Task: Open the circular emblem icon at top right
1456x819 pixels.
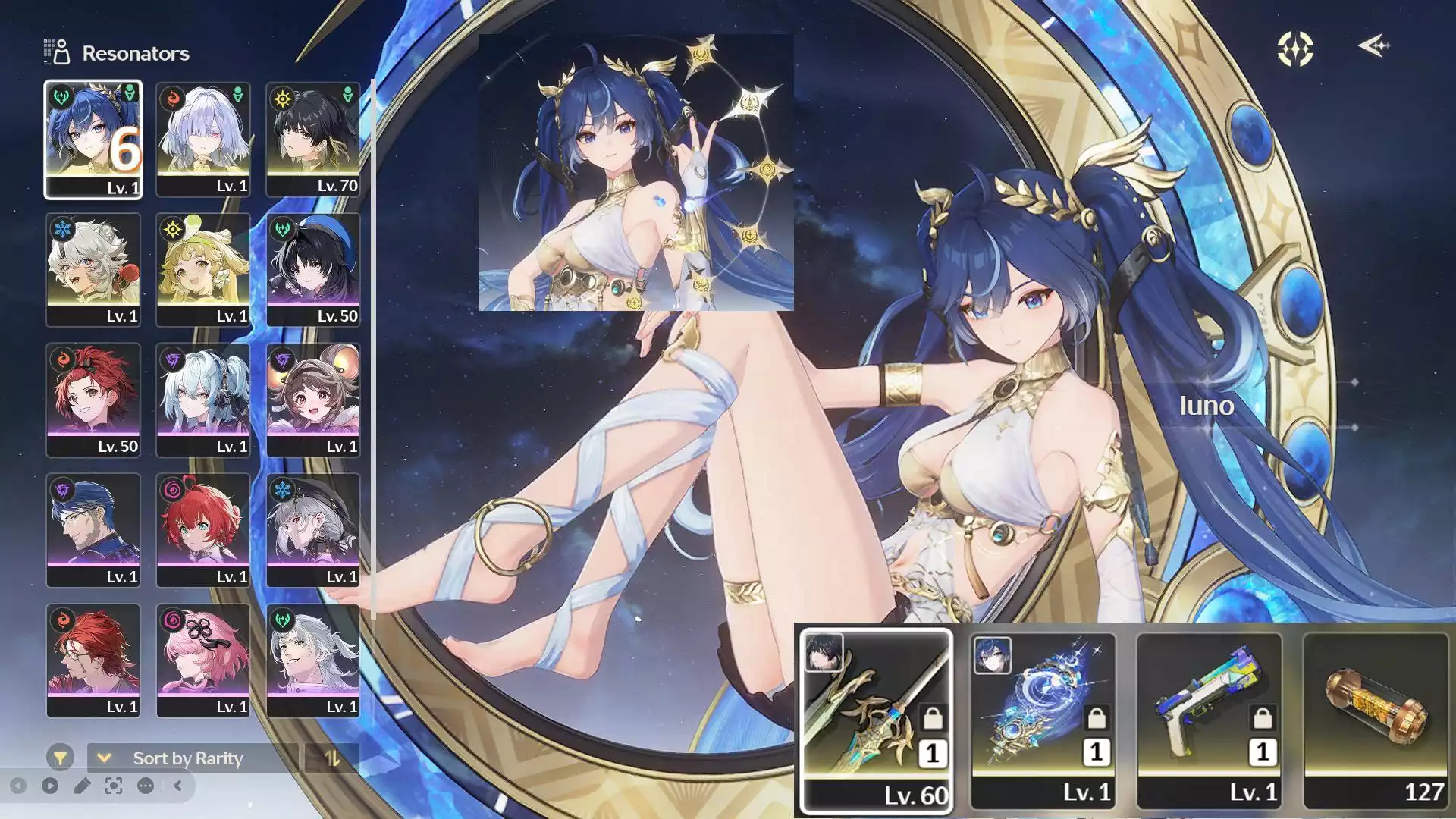Action: [1295, 49]
